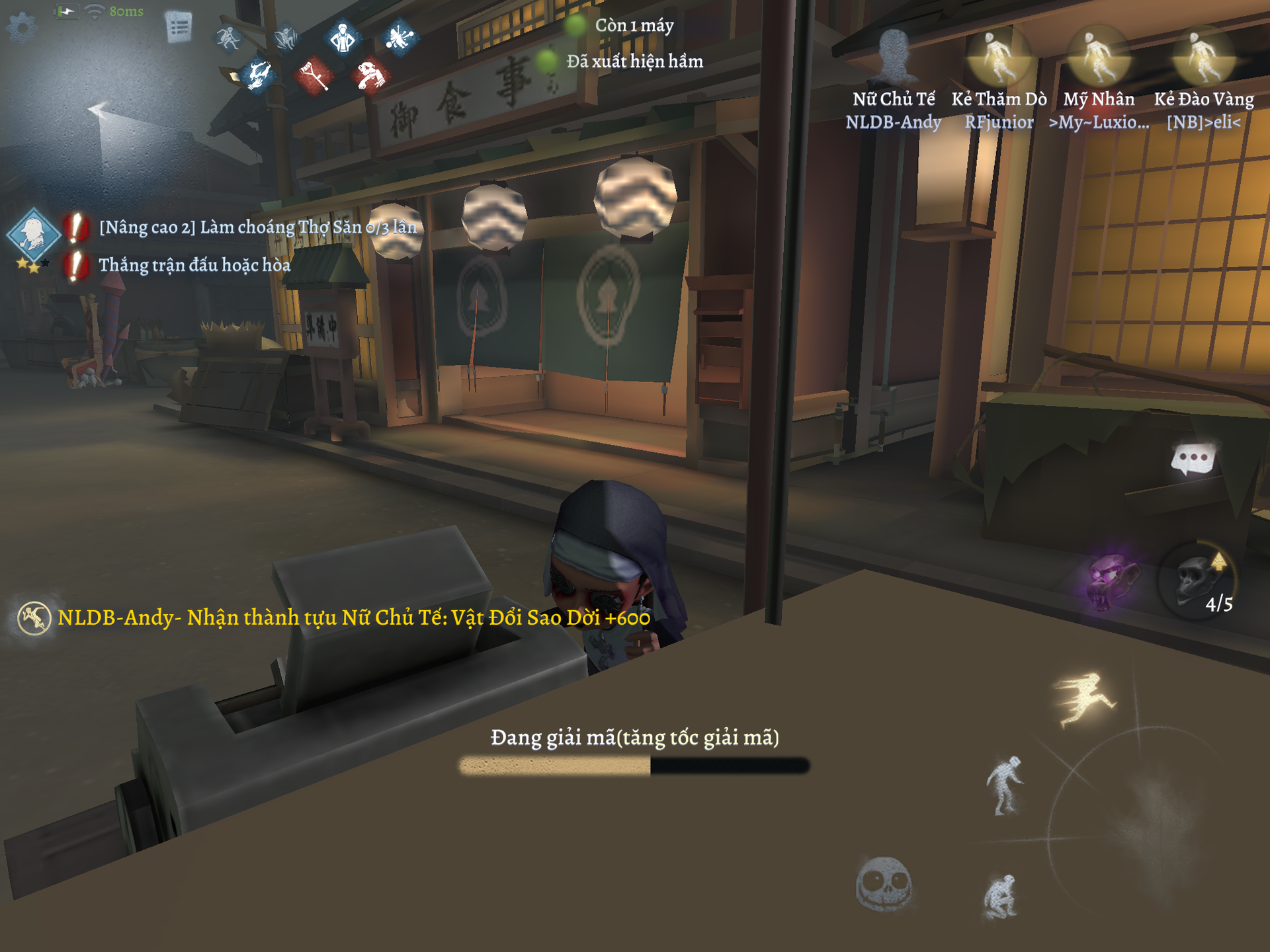Select the red bandaged figure persona trait icon
Screen dimensions: 1270x952
pyautogui.click(x=370, y=75)
